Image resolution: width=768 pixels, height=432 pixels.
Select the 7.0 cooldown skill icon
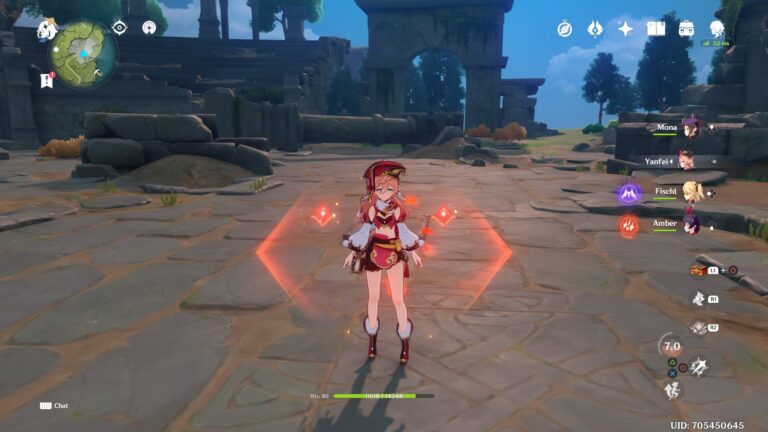click(x=672, y=346)
